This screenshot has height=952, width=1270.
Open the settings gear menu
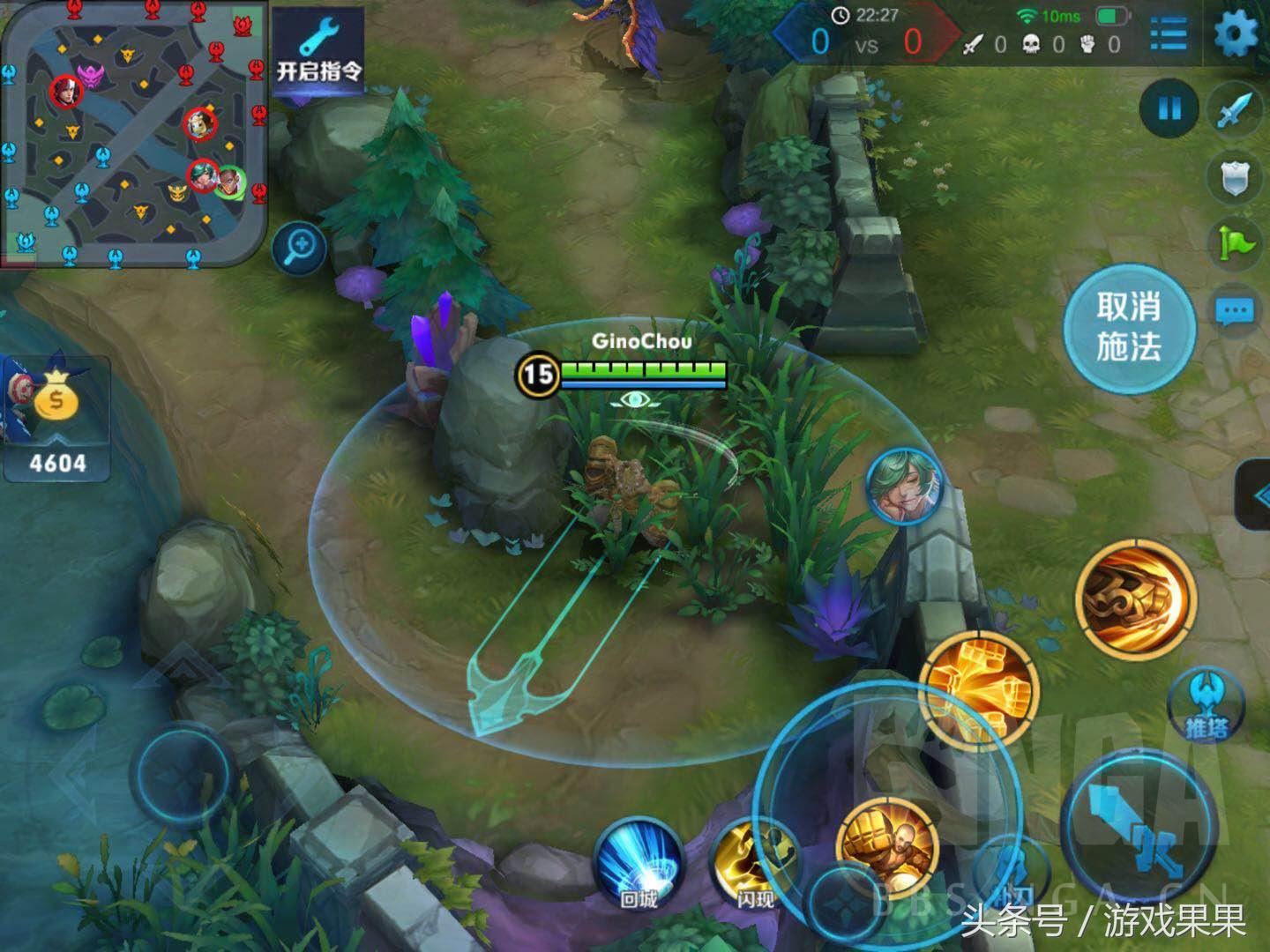[1236, 34]
